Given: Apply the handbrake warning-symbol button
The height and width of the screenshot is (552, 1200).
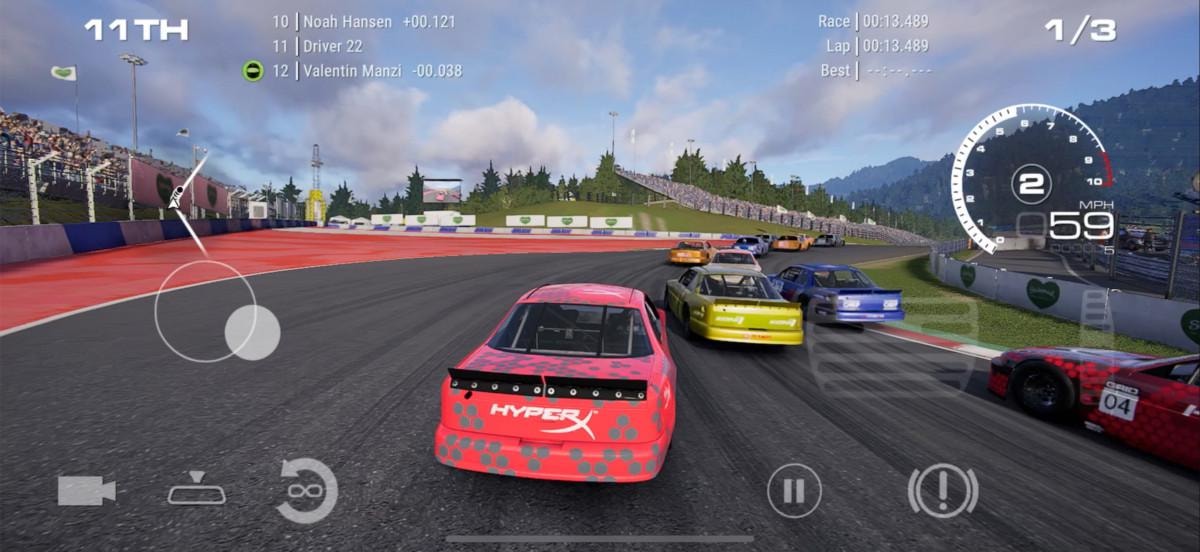Looking at the screenshot, I should point(942,490).
